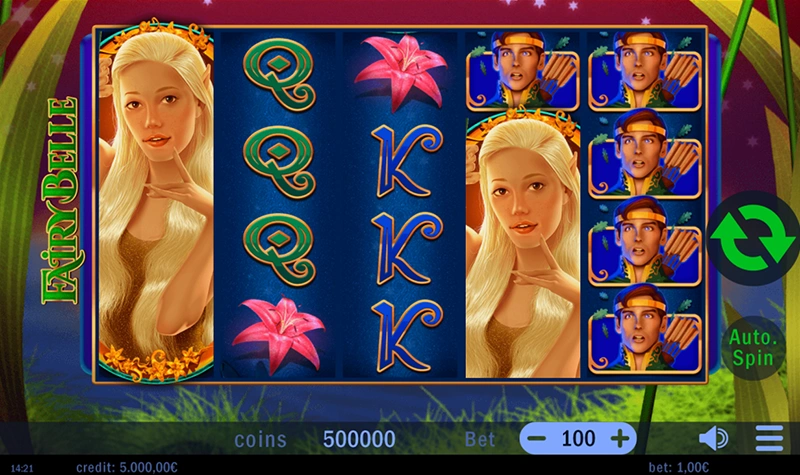Toggle sound with the speaker icon

point(712,438)
